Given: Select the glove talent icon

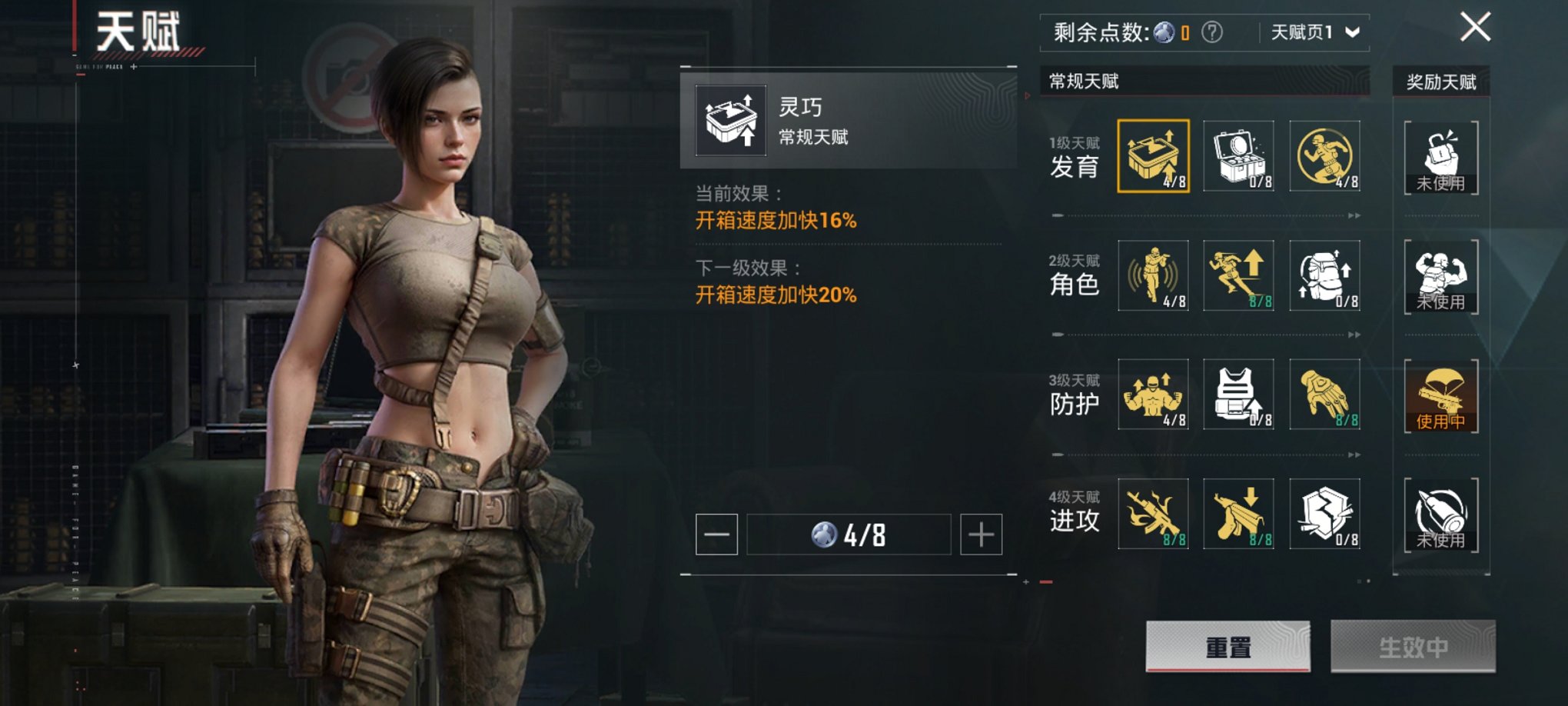Looking at the screenshot, I should pos(1324,395).
